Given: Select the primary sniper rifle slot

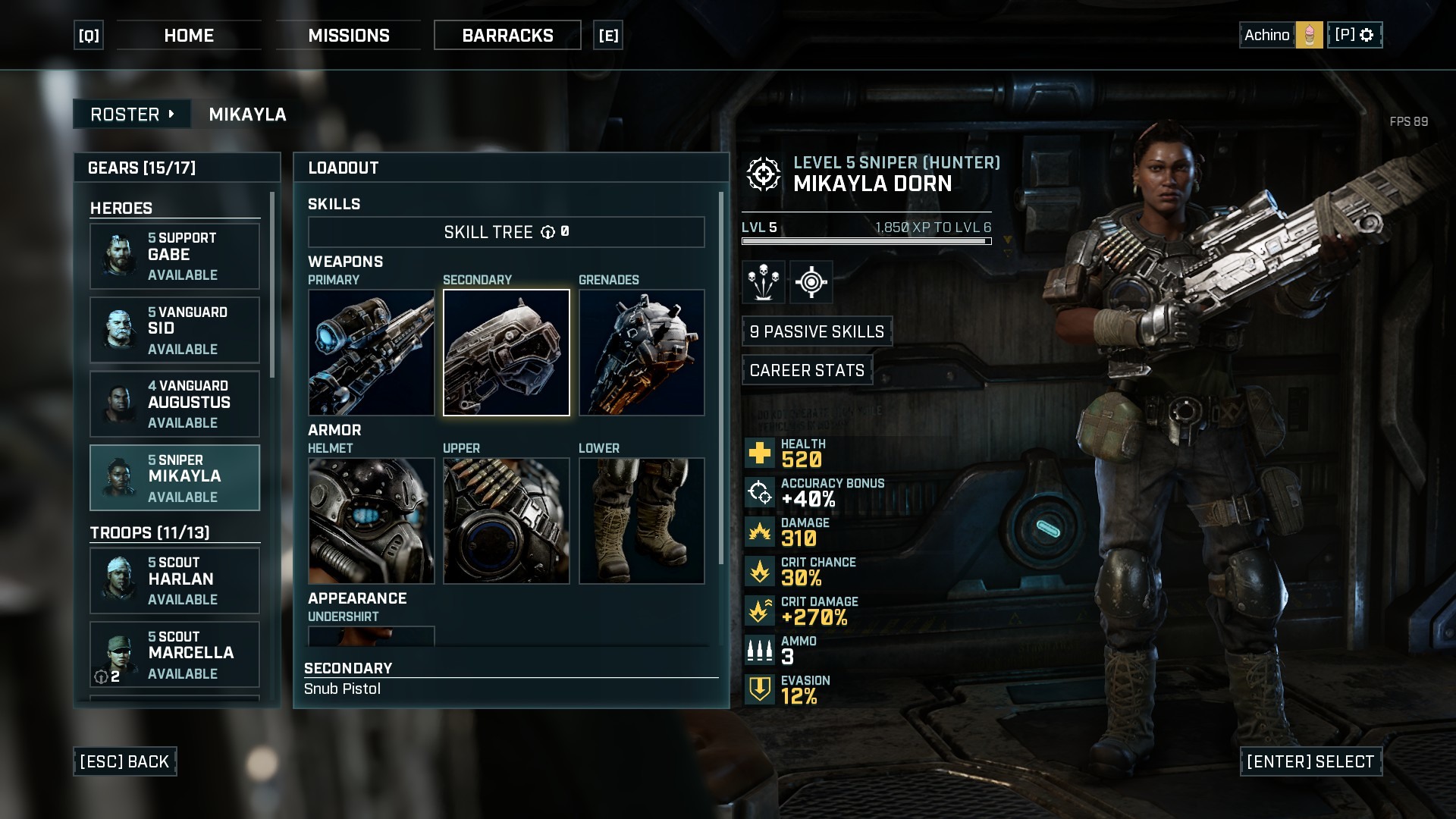Looking at the screenshot, I should tap(371, 353).
